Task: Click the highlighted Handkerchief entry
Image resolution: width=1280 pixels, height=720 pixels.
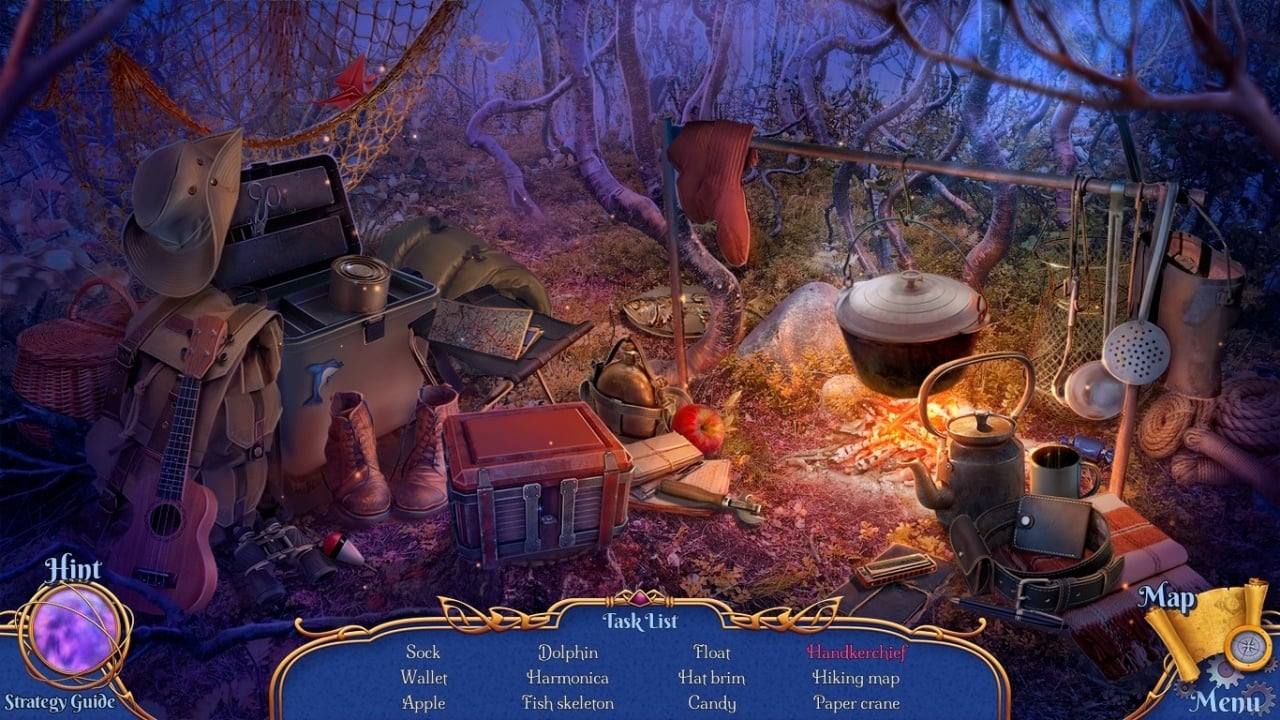Action: 856,652
